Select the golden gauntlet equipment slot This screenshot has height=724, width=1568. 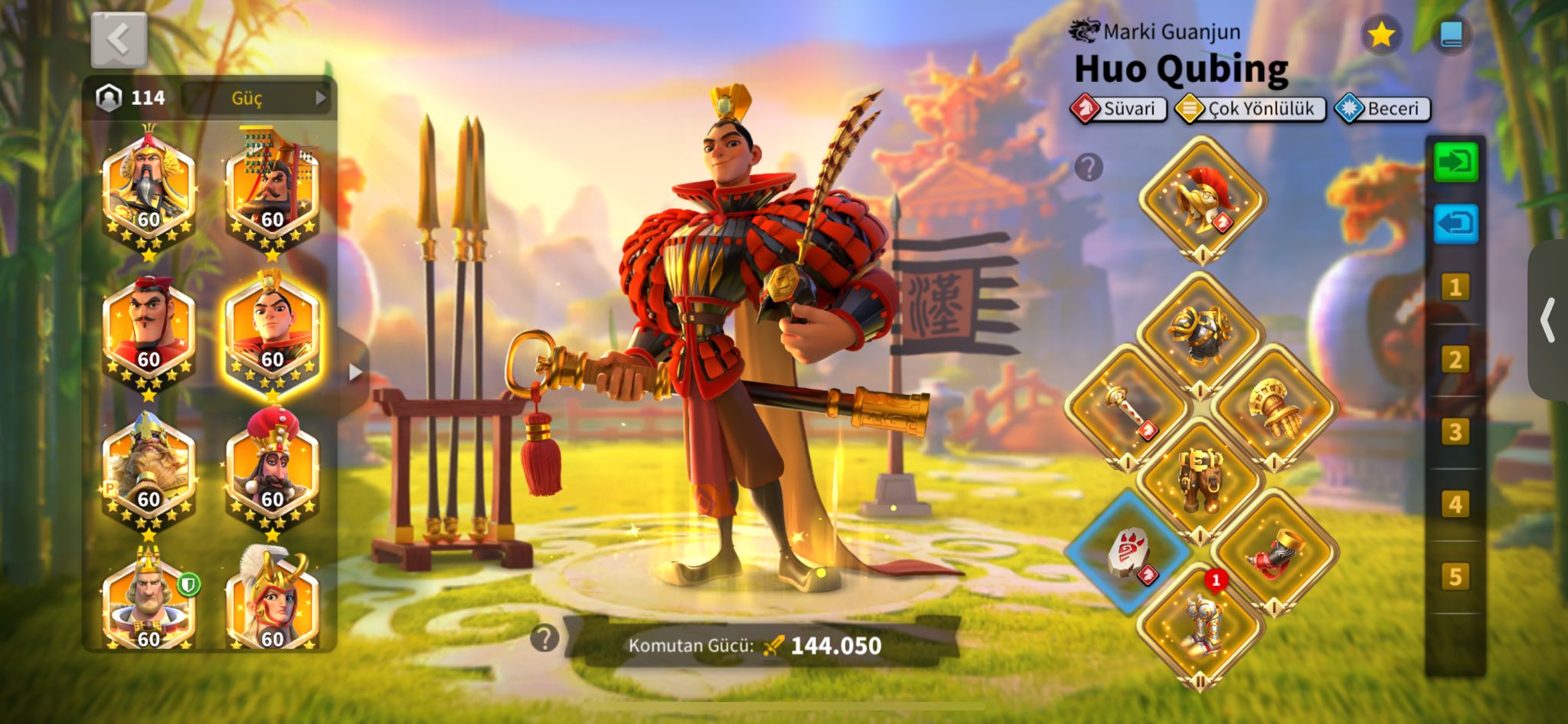[1273, 408]
